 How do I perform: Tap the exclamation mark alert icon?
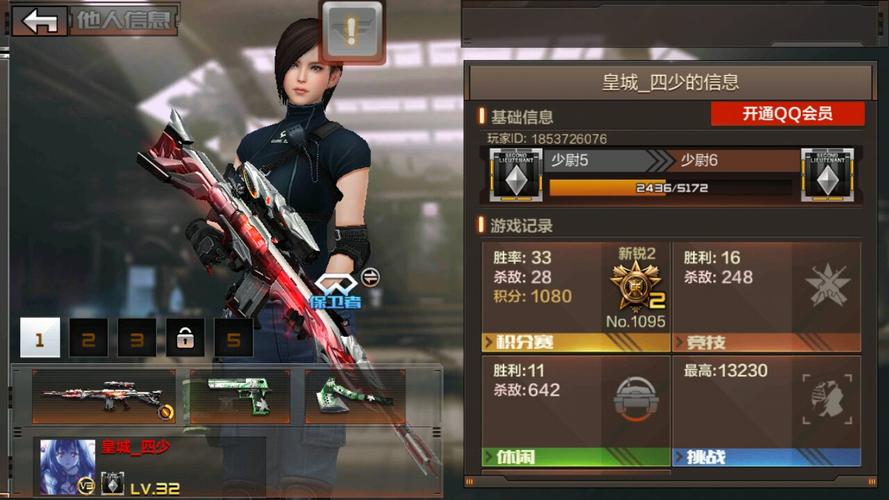tap(352, 31)
